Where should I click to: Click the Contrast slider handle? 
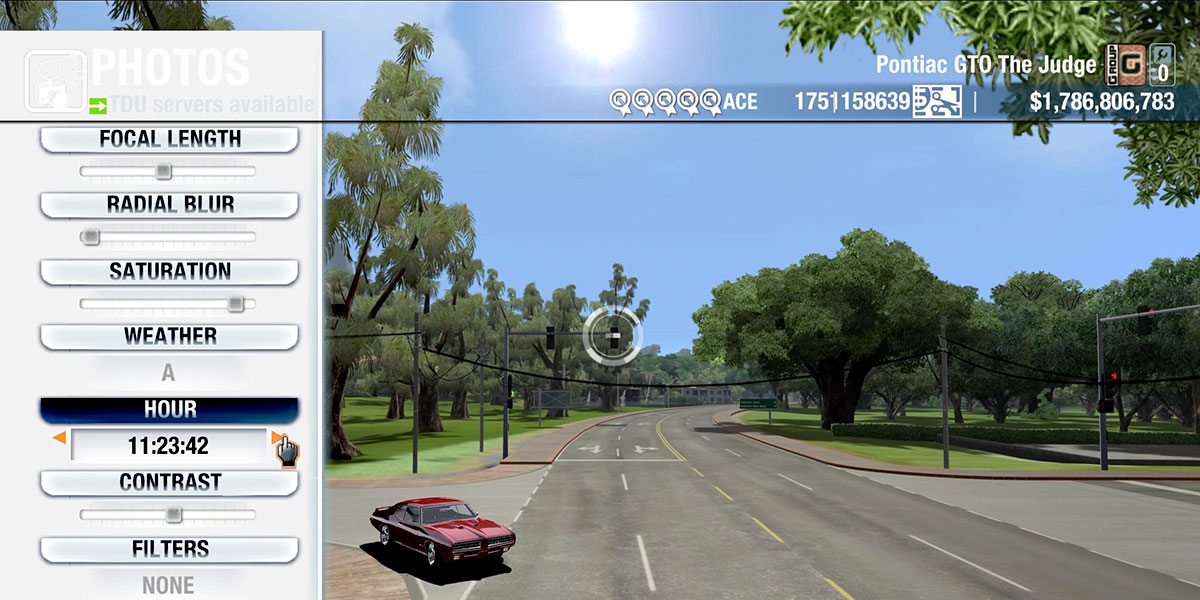[x=173, y=515]
